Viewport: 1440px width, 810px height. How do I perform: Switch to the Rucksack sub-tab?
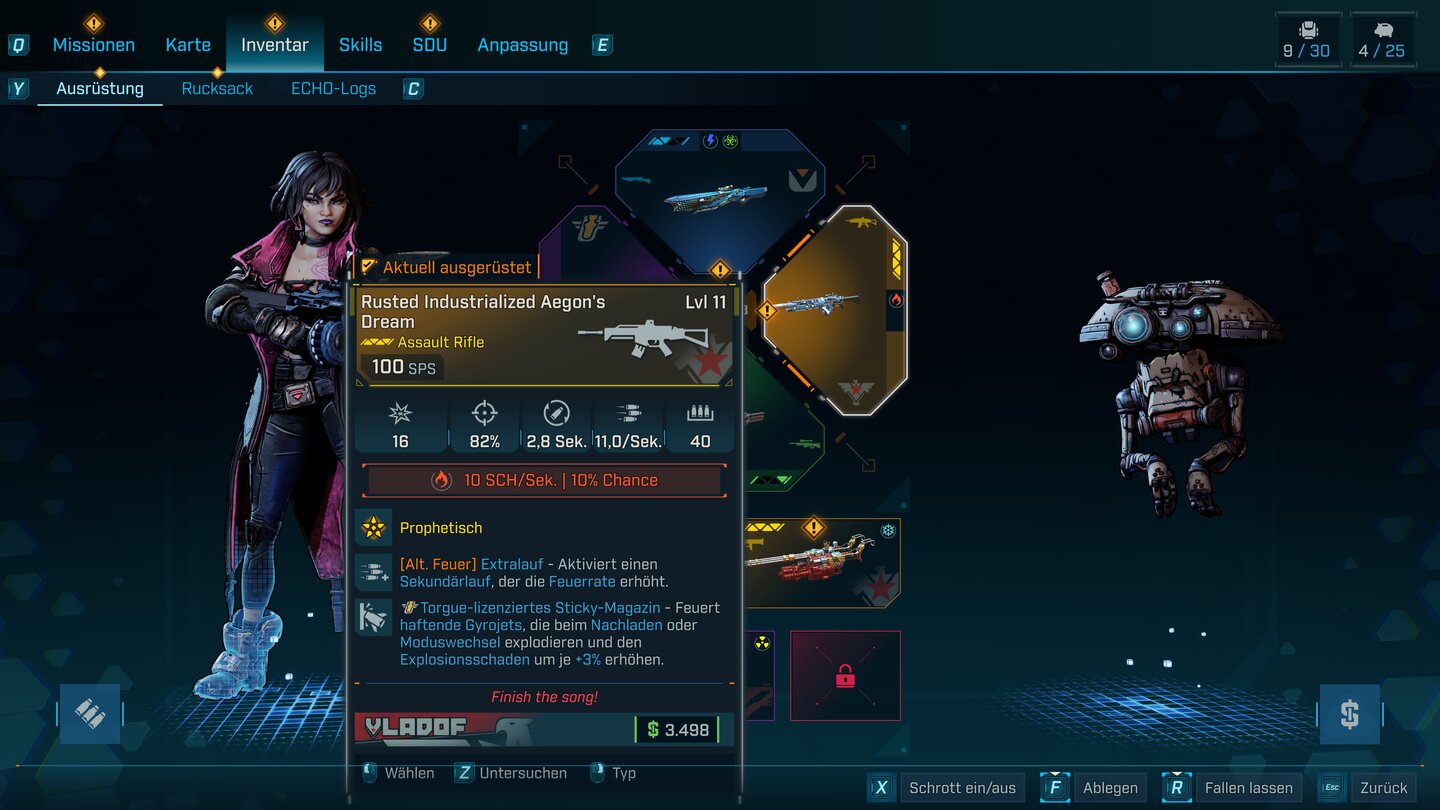click(x=217, y=88)
